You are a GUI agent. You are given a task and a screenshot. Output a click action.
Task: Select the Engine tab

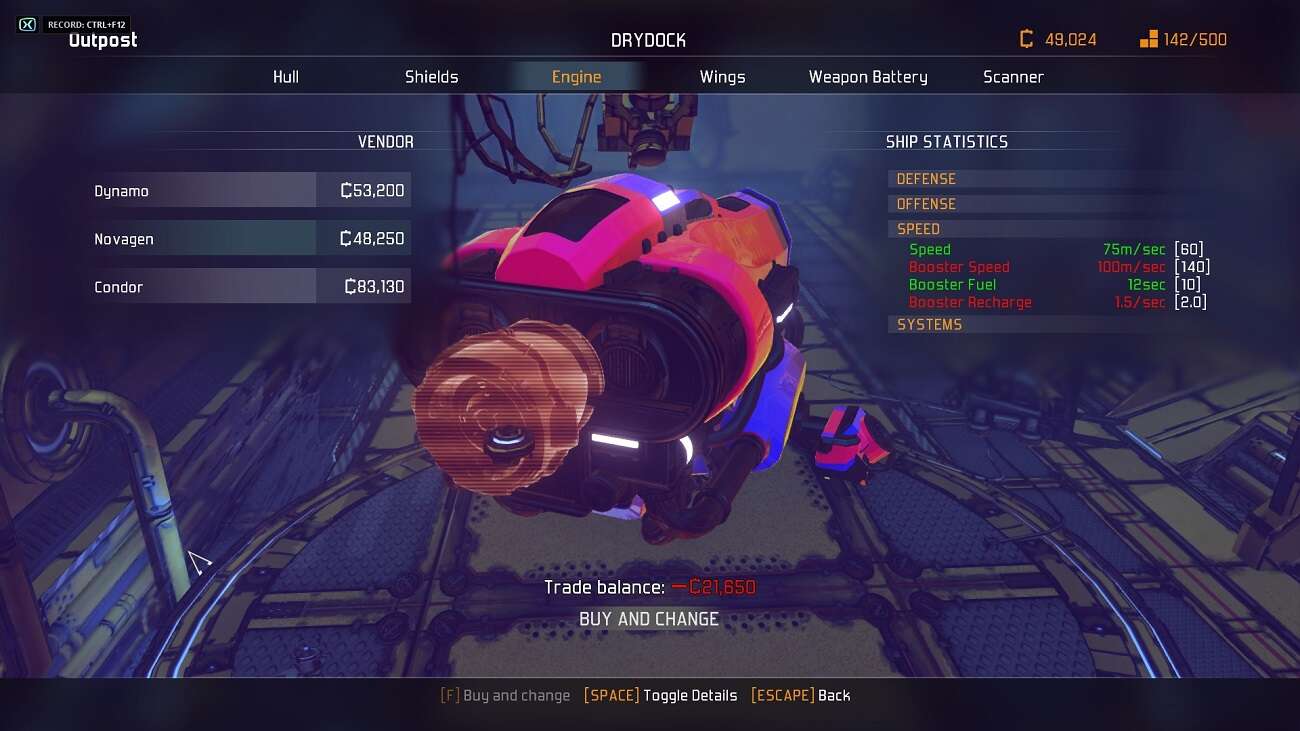pos(576,77)
